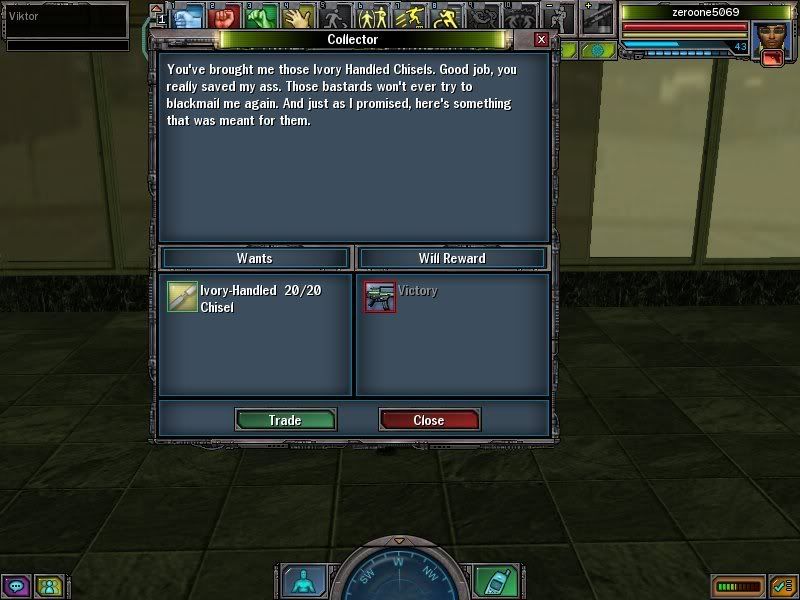
Task: Select the Viktor target name panel
Action: [x=66, y=18]
